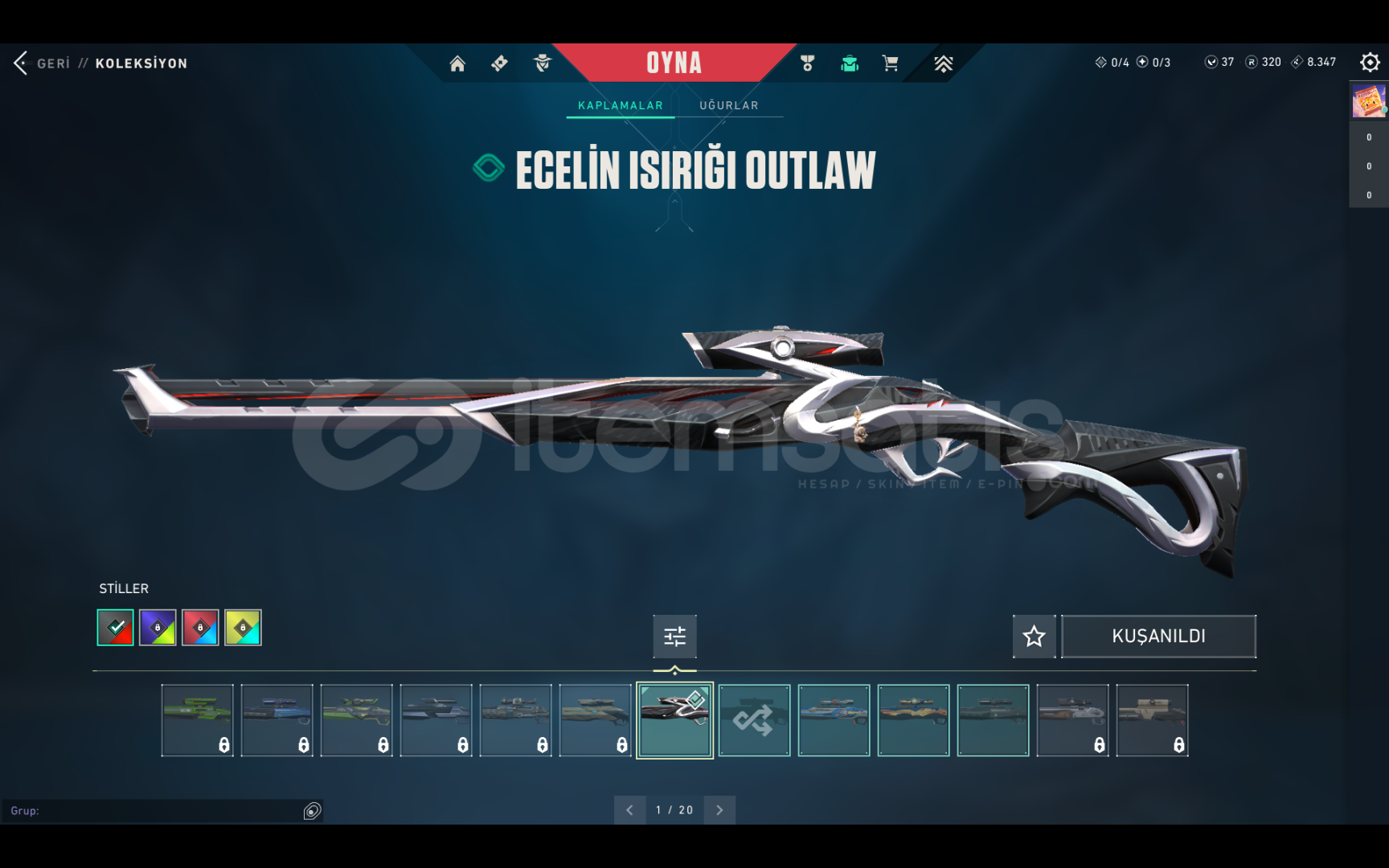Select the Kaplamalar tab
Viewport: 1389px width, 868px height.
click(621, 105)
